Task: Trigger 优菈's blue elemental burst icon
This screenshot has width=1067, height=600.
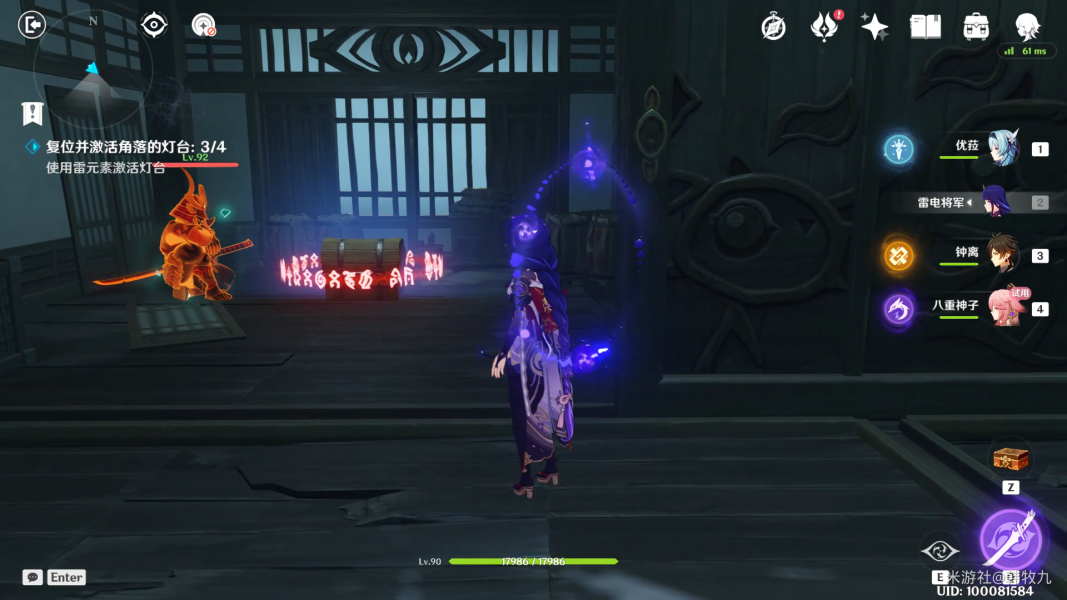Action: tap(899, 150)
